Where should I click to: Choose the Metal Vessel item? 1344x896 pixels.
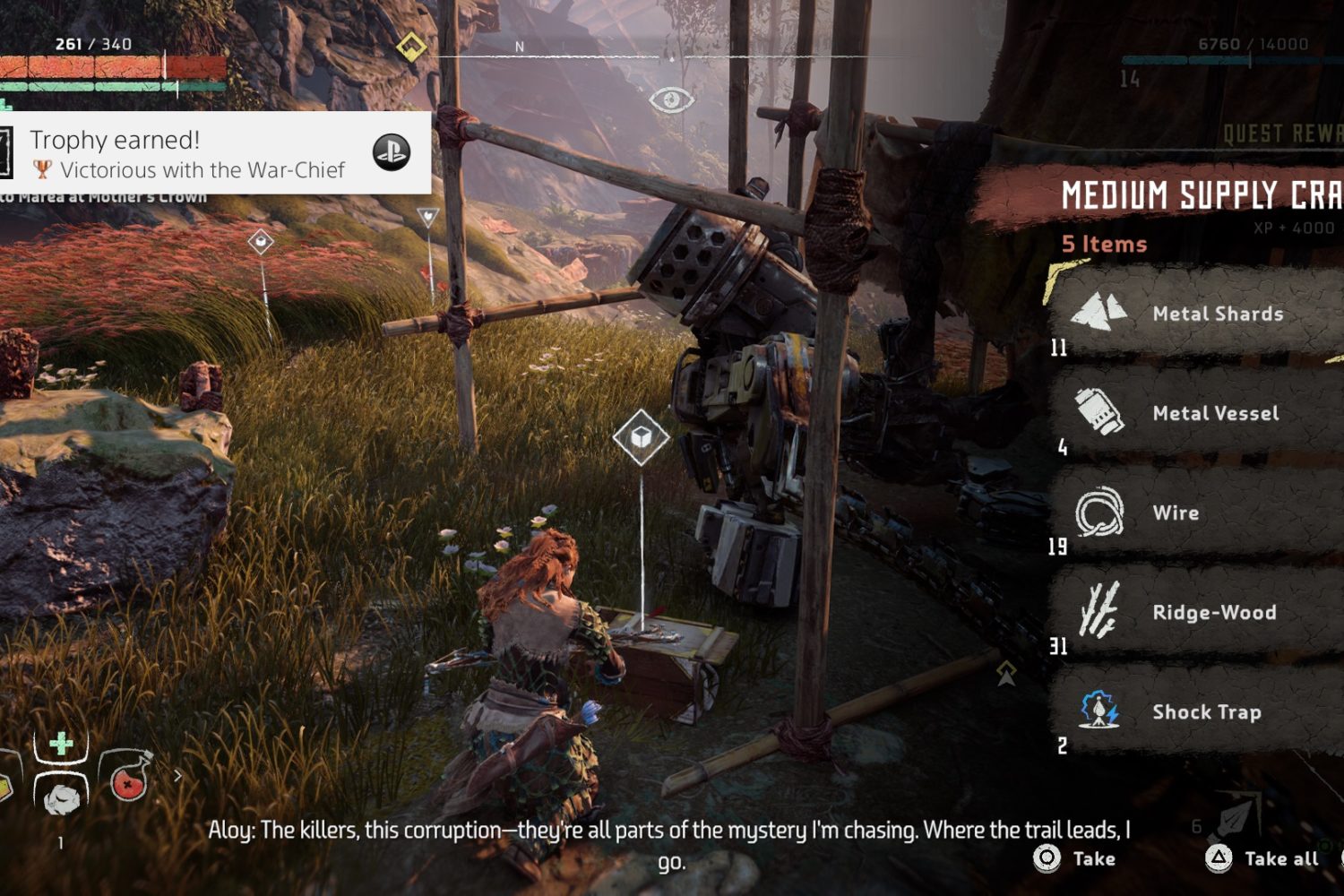tap(1201, 413)
